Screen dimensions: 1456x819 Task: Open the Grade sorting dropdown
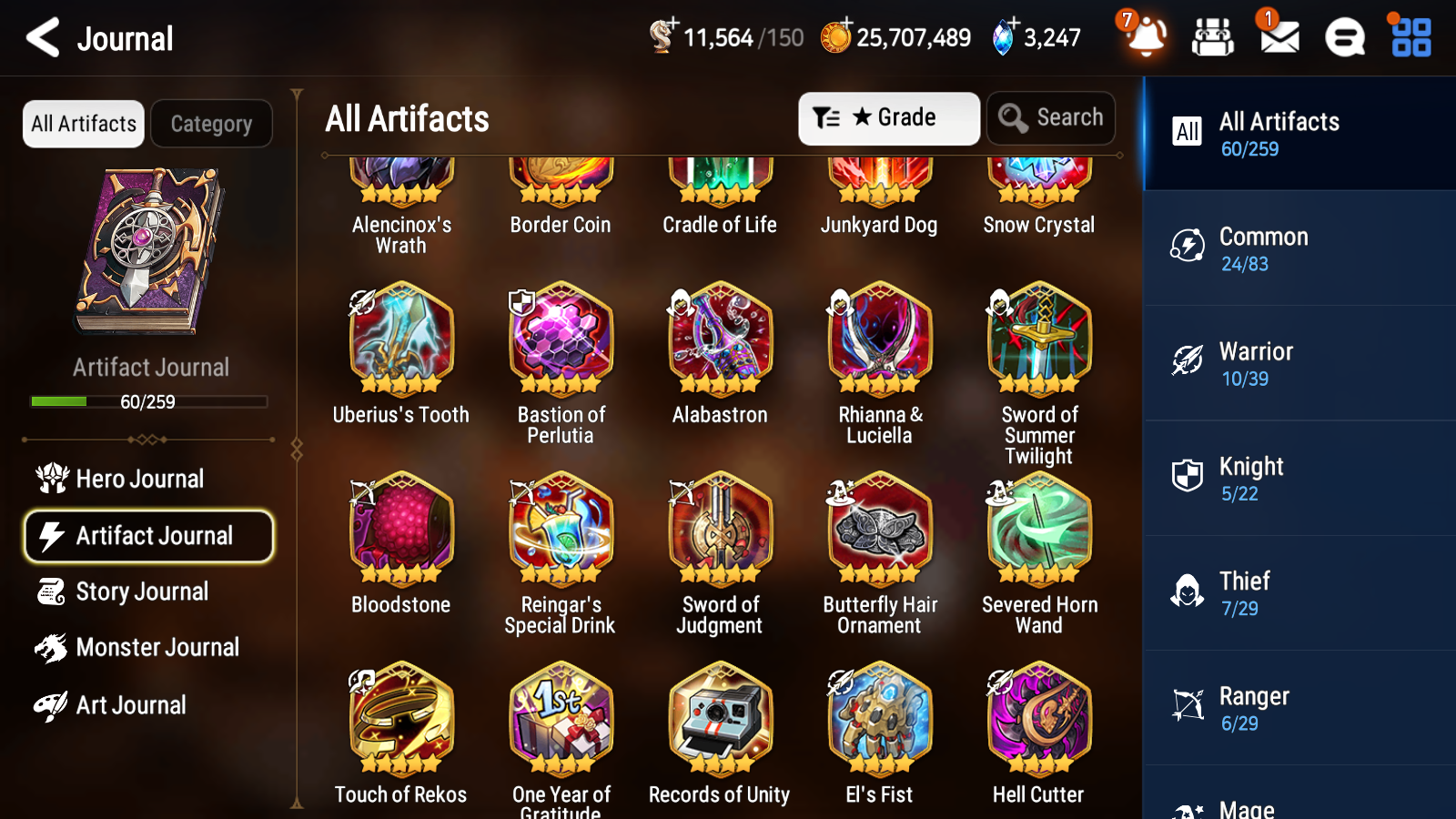pyautogui.click(x=888, y=118)
